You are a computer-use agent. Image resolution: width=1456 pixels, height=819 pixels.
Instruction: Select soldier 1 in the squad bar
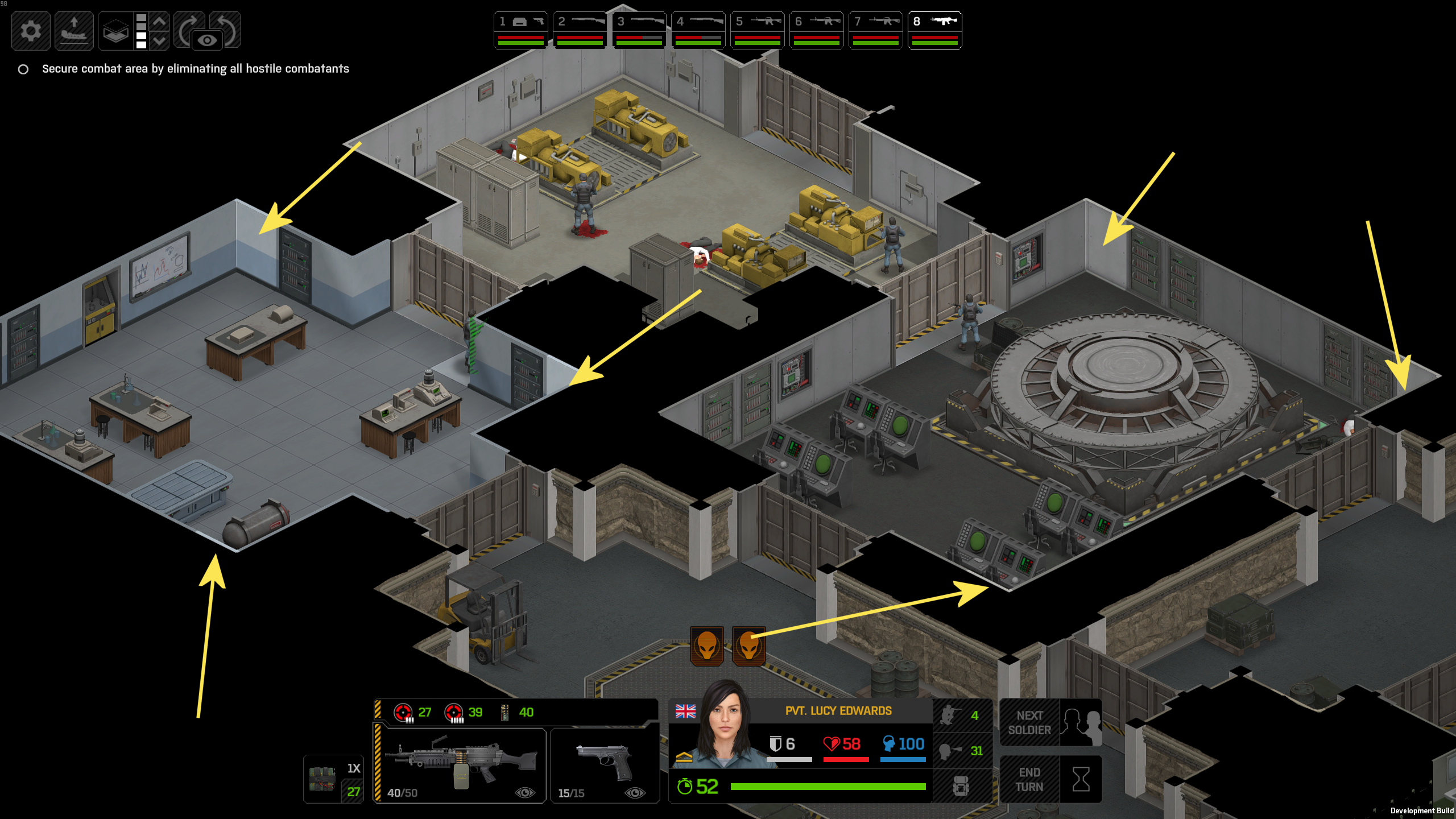[x=520, y=30]
